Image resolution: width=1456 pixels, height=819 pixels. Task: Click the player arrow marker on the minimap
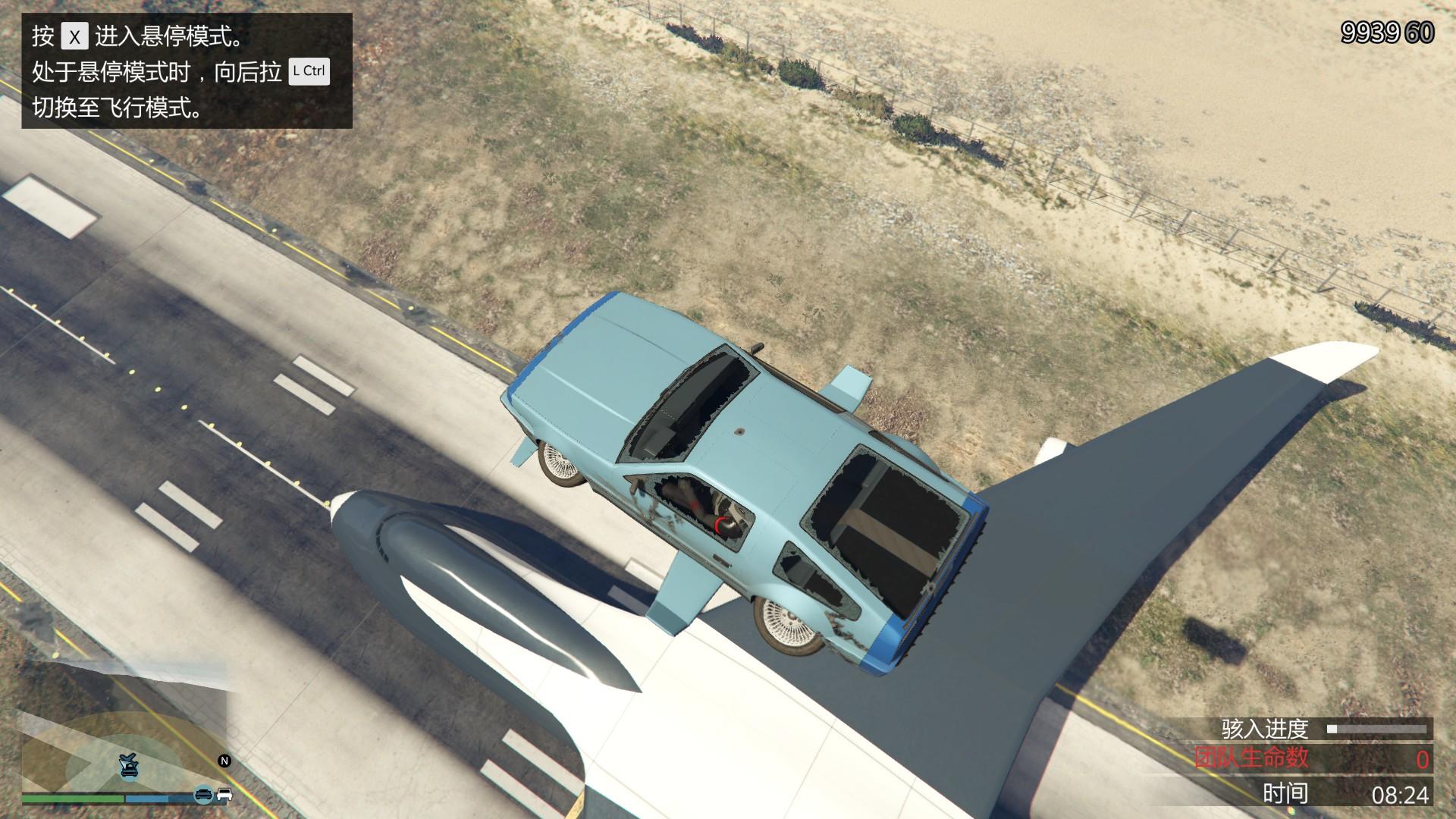click(124, 764)
